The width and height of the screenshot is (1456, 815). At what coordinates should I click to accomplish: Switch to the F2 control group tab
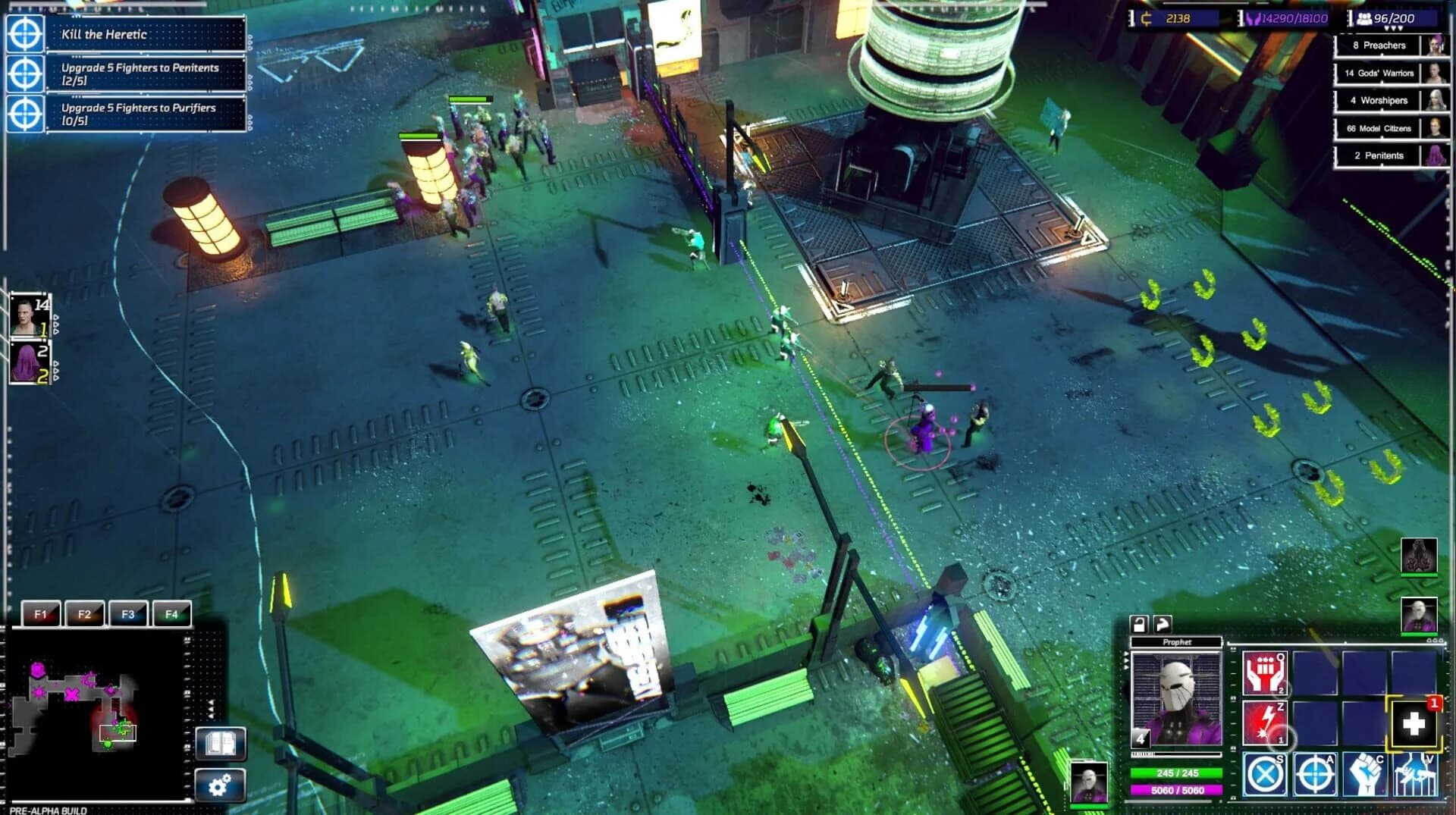pyautogui.click(x=85, y=614)
